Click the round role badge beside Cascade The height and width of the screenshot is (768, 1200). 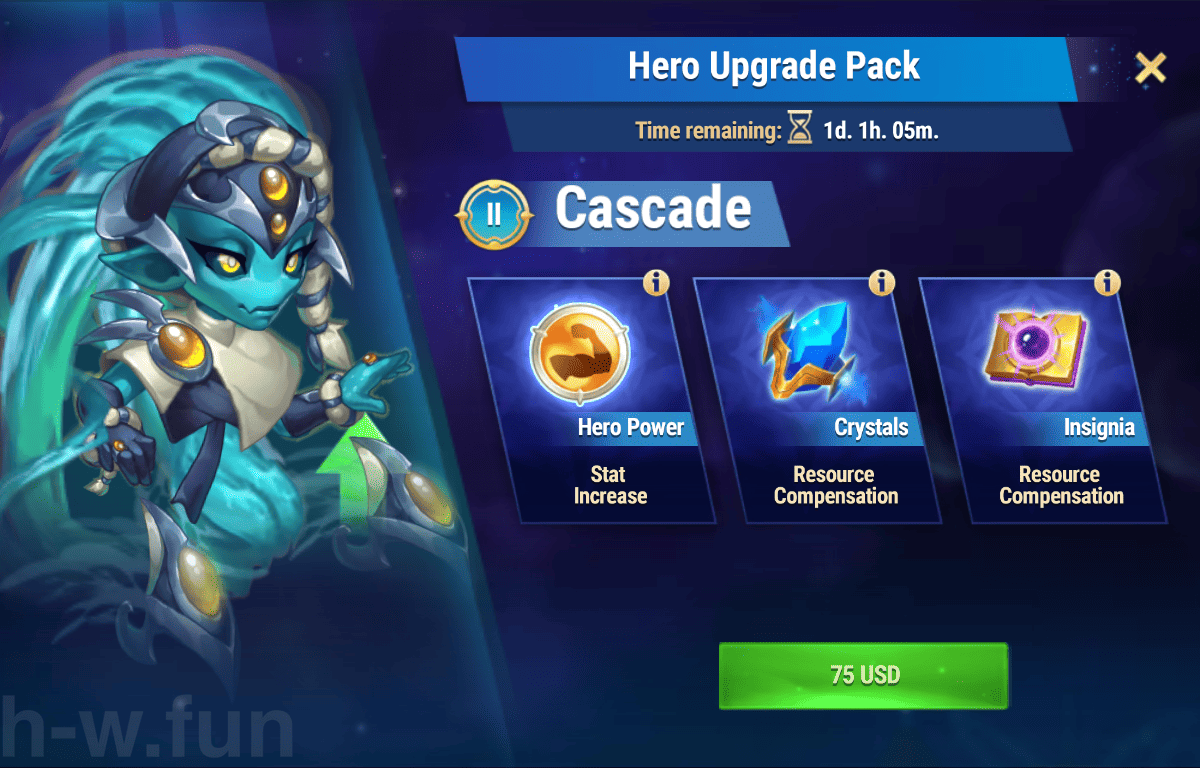(x=493, y=213)
